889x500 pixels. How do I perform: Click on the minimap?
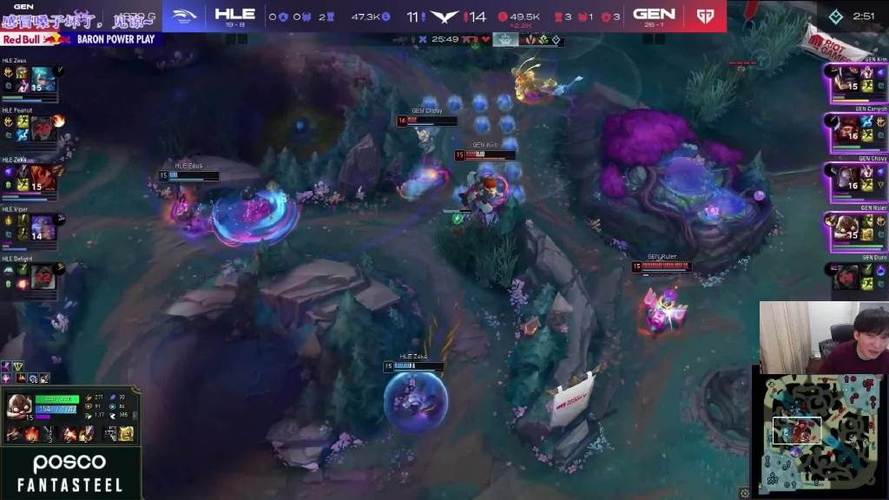(820, 432)
